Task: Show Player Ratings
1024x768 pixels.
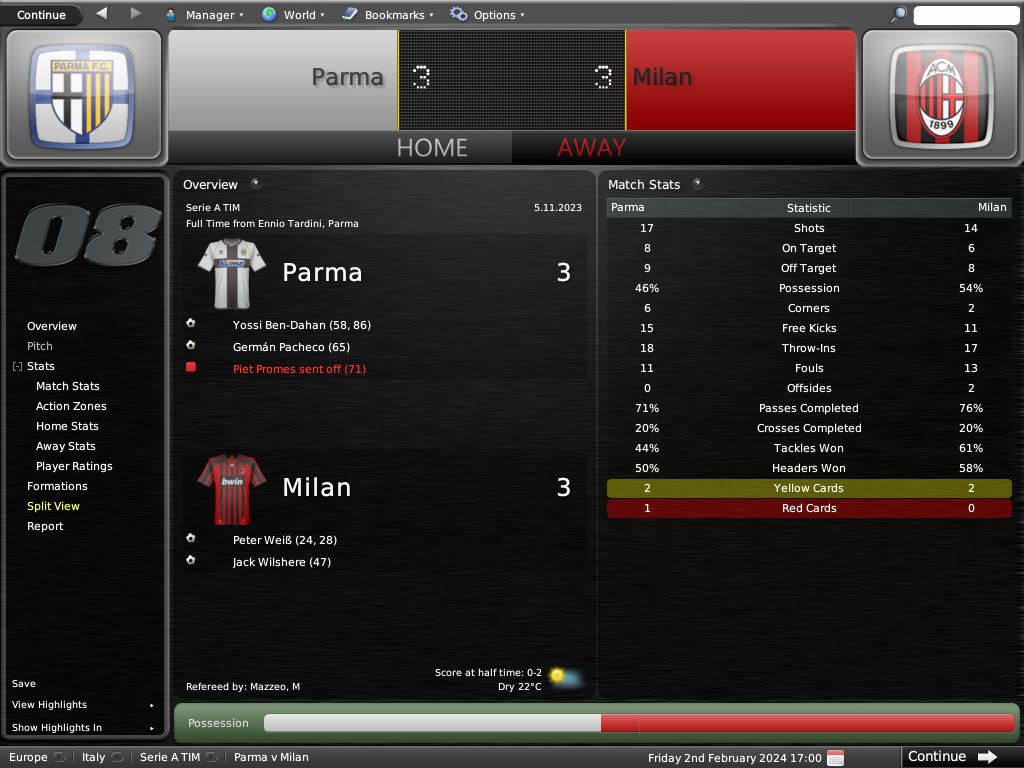Action: [x=74, y=466]
